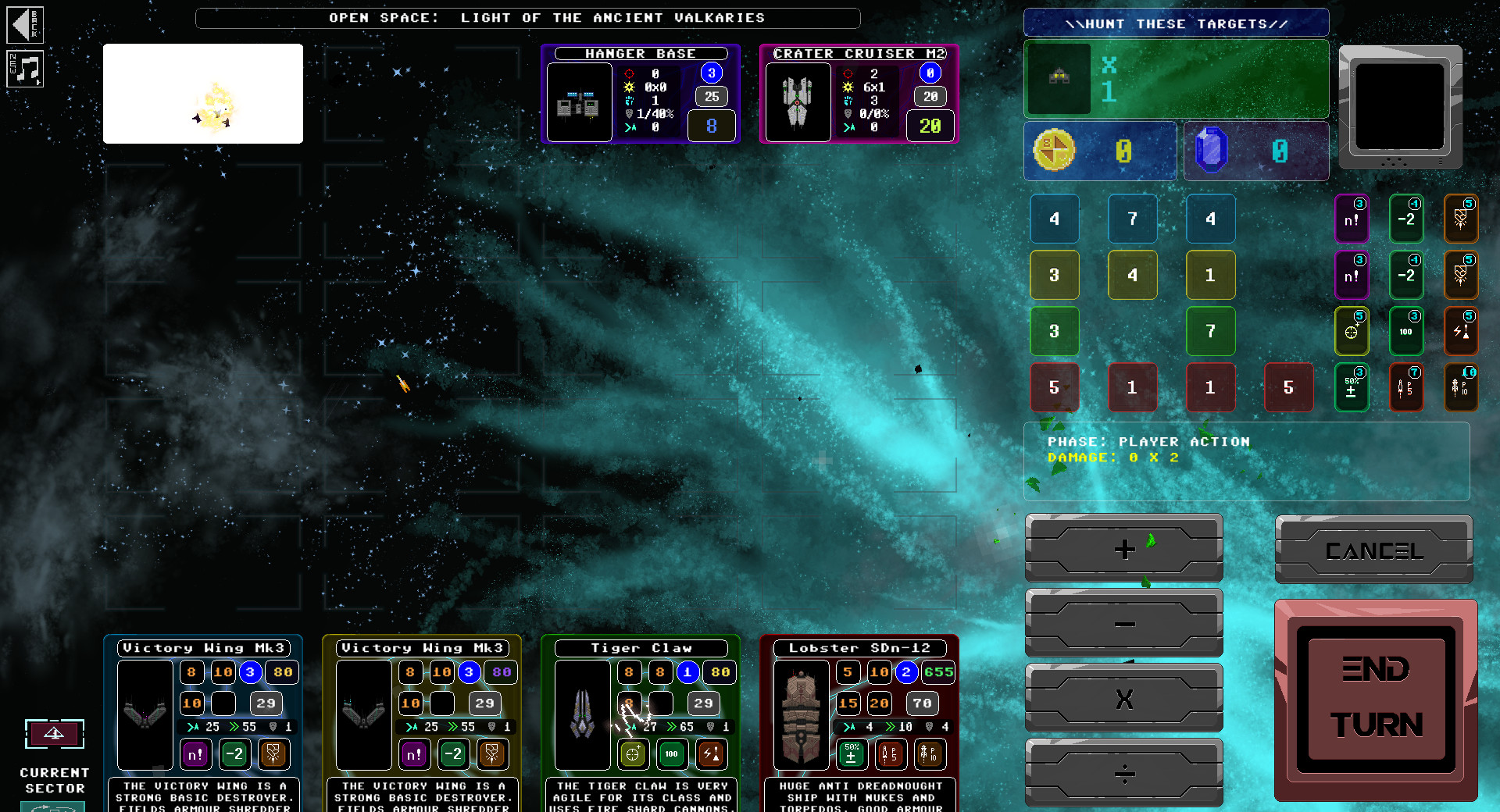This screenshot has width=1500, height=812.
Task: Select the X multiplication operation button
Action: (1123, 699)
